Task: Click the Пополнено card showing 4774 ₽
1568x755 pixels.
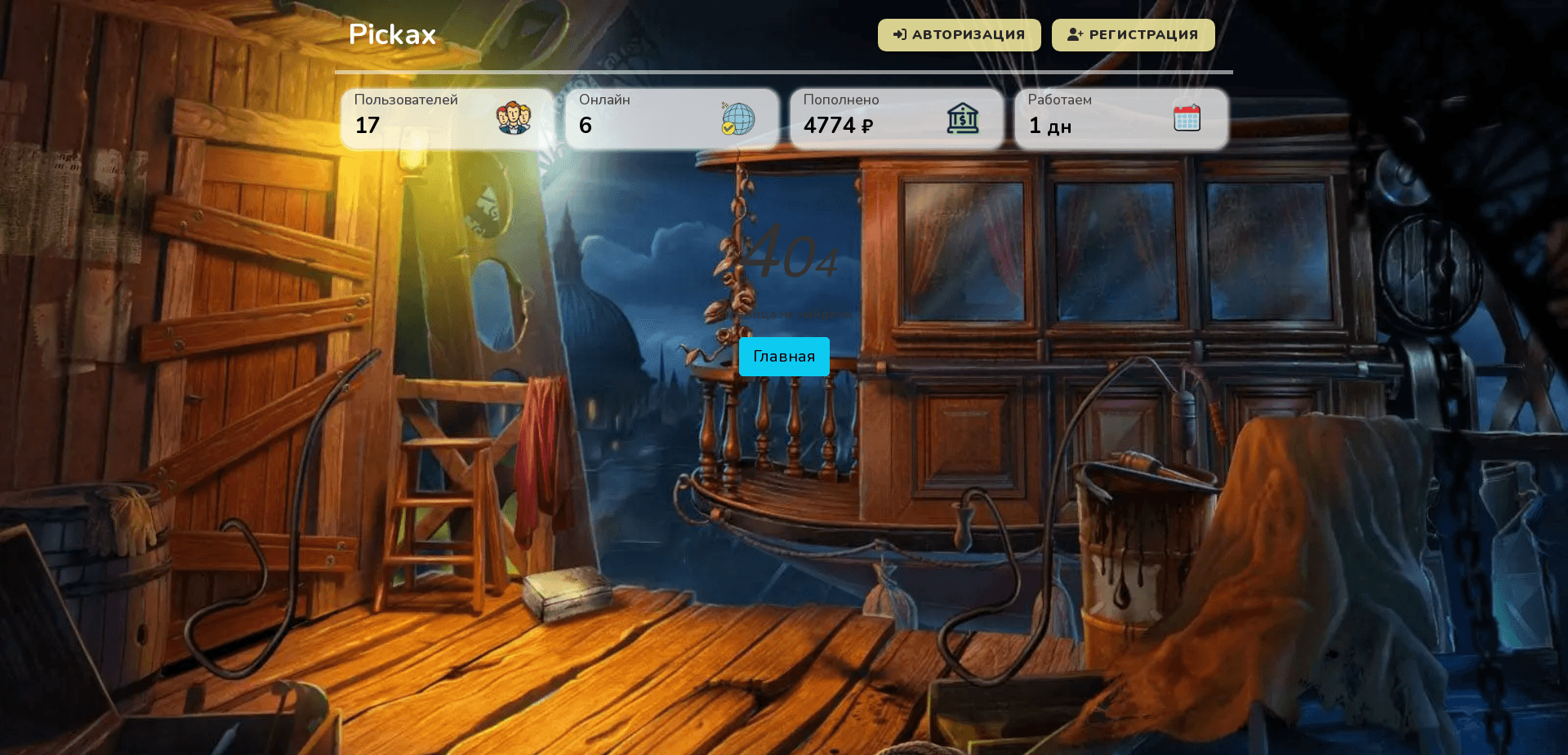Action: (896, 118)
